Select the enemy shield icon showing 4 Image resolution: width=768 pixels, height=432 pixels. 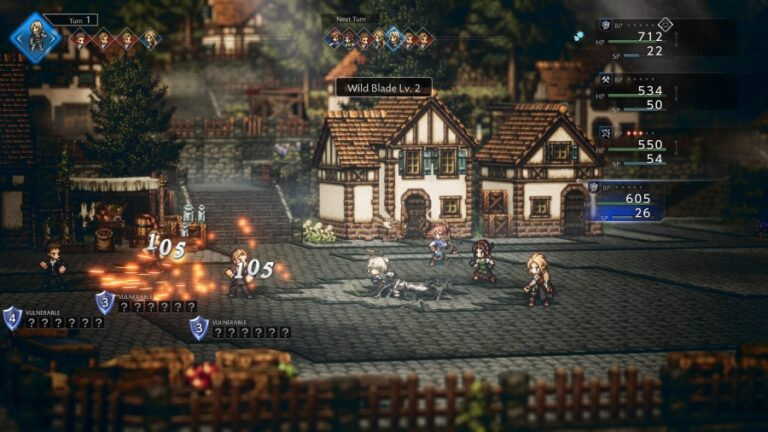point(12,318)
